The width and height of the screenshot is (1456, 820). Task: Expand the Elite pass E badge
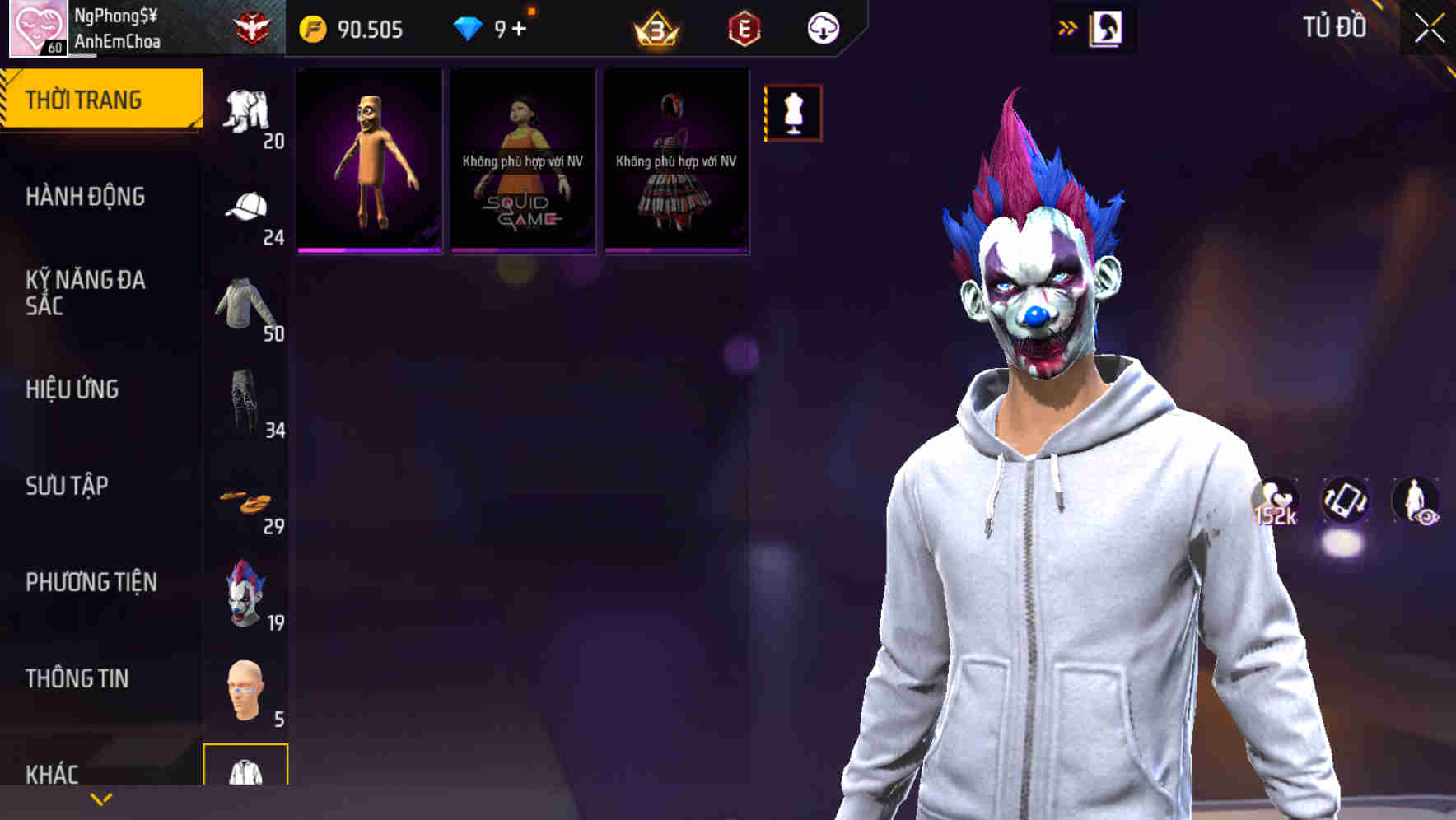(745, 27)
